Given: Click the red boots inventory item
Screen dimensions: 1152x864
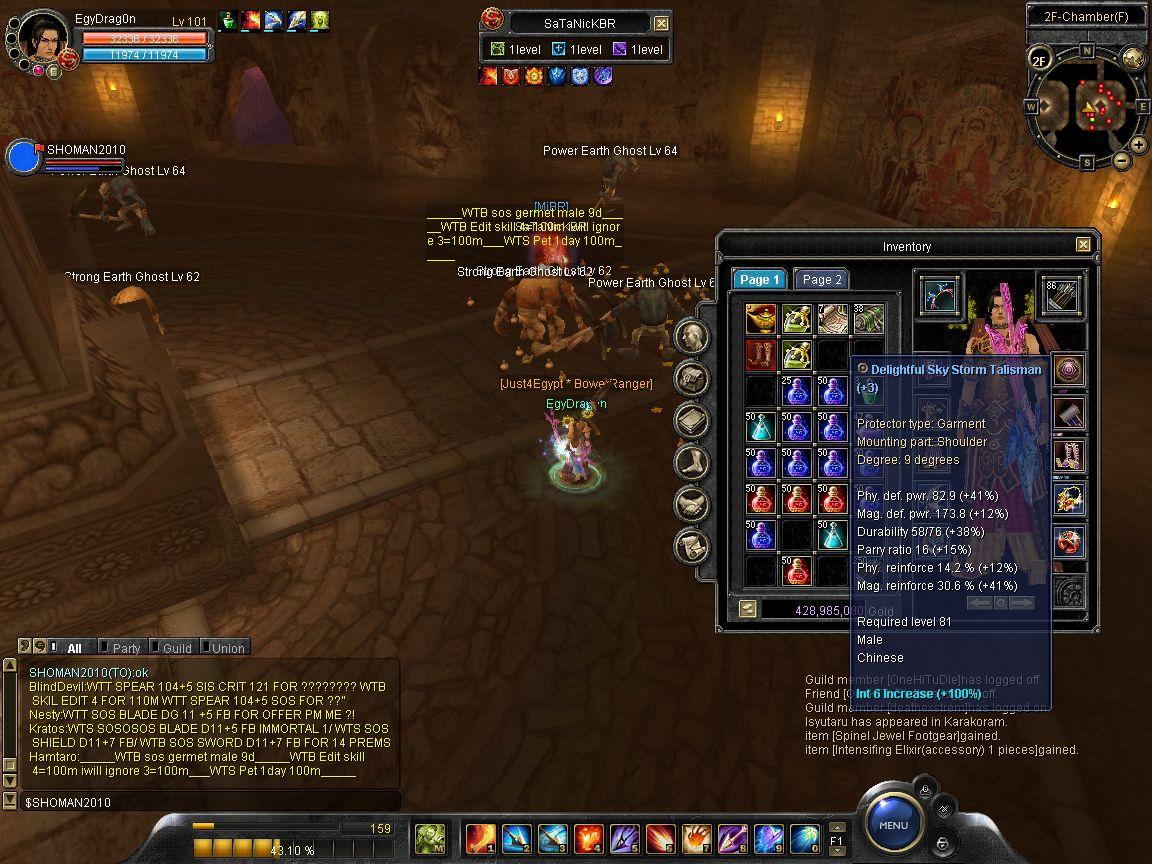Looking at the screenshot, I should [x=761, y=355].
